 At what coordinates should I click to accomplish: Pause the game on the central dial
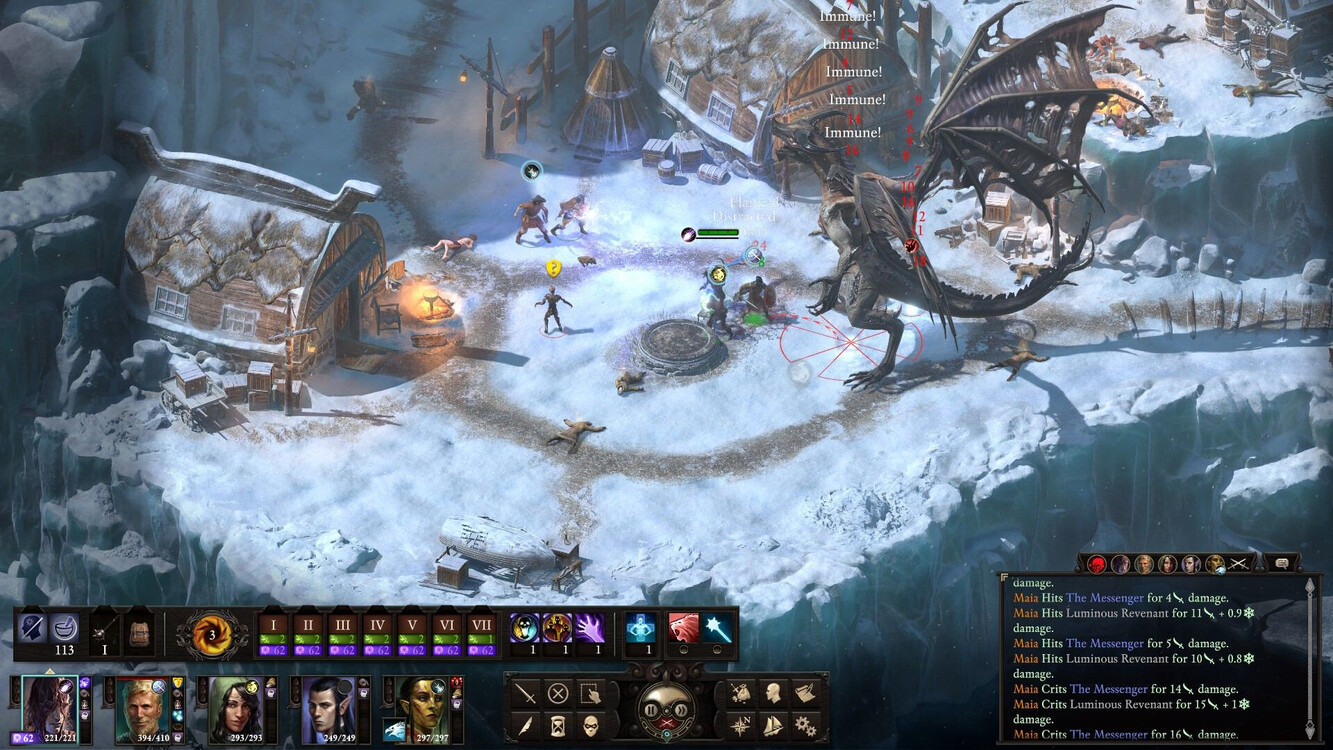[651, 710]
